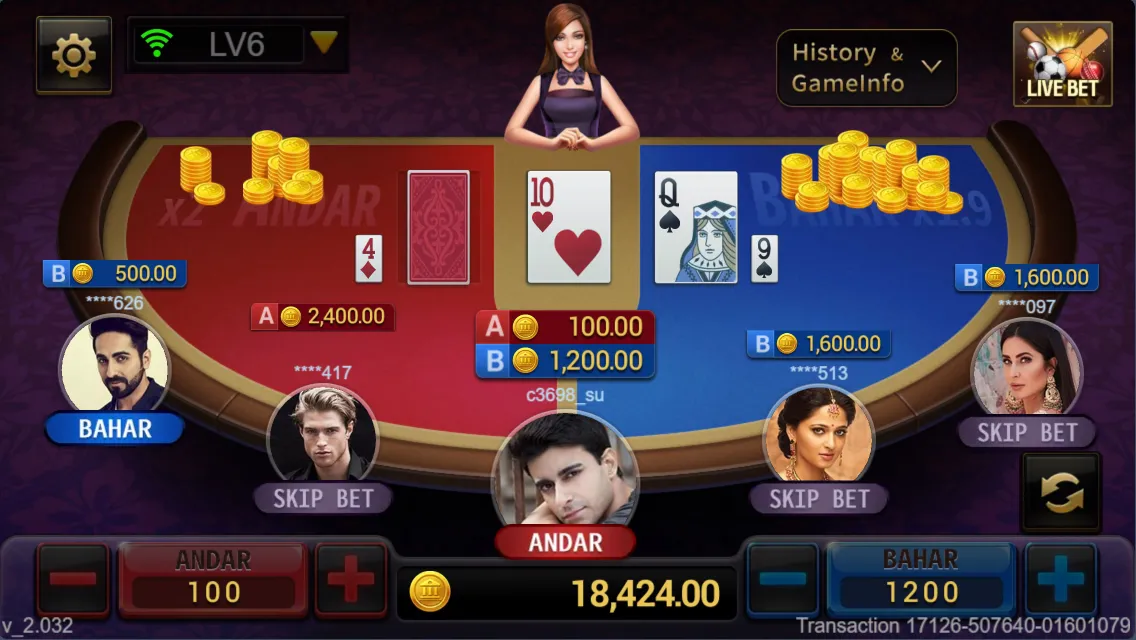Increase the Bahar bet with the blue plus
Viewport: 1136px width, 640px height.
tap(1061, 579)
